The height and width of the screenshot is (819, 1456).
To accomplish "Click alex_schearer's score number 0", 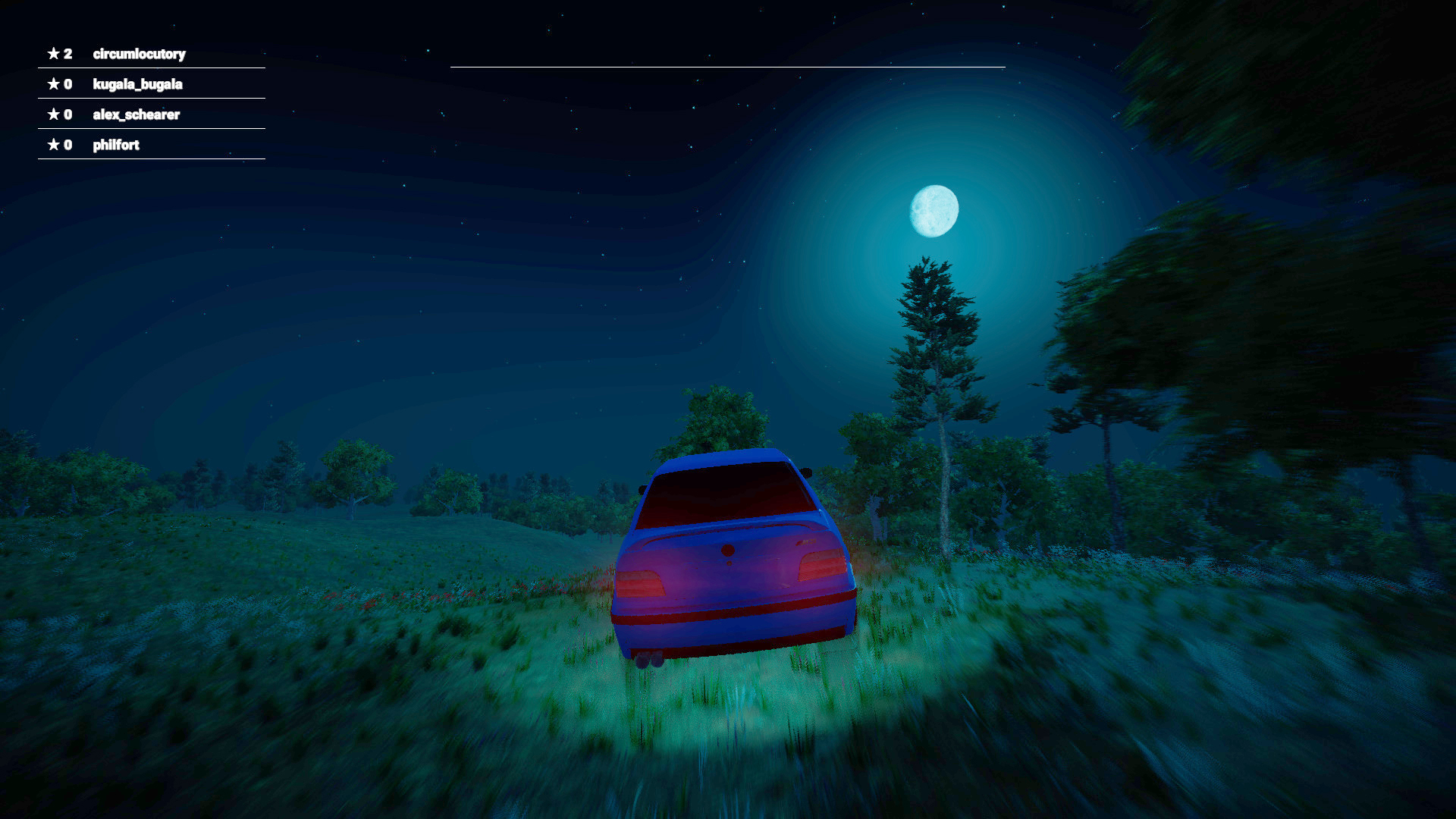I will (67, 115).
